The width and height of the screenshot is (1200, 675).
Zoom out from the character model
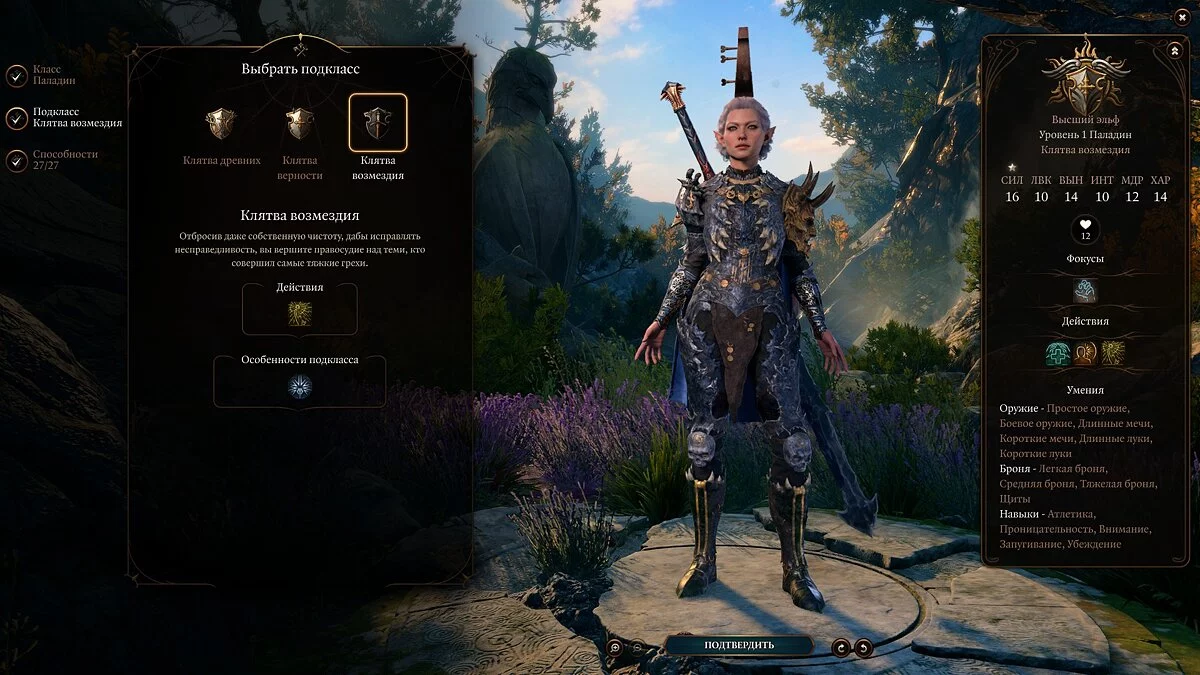coord(638,647)
